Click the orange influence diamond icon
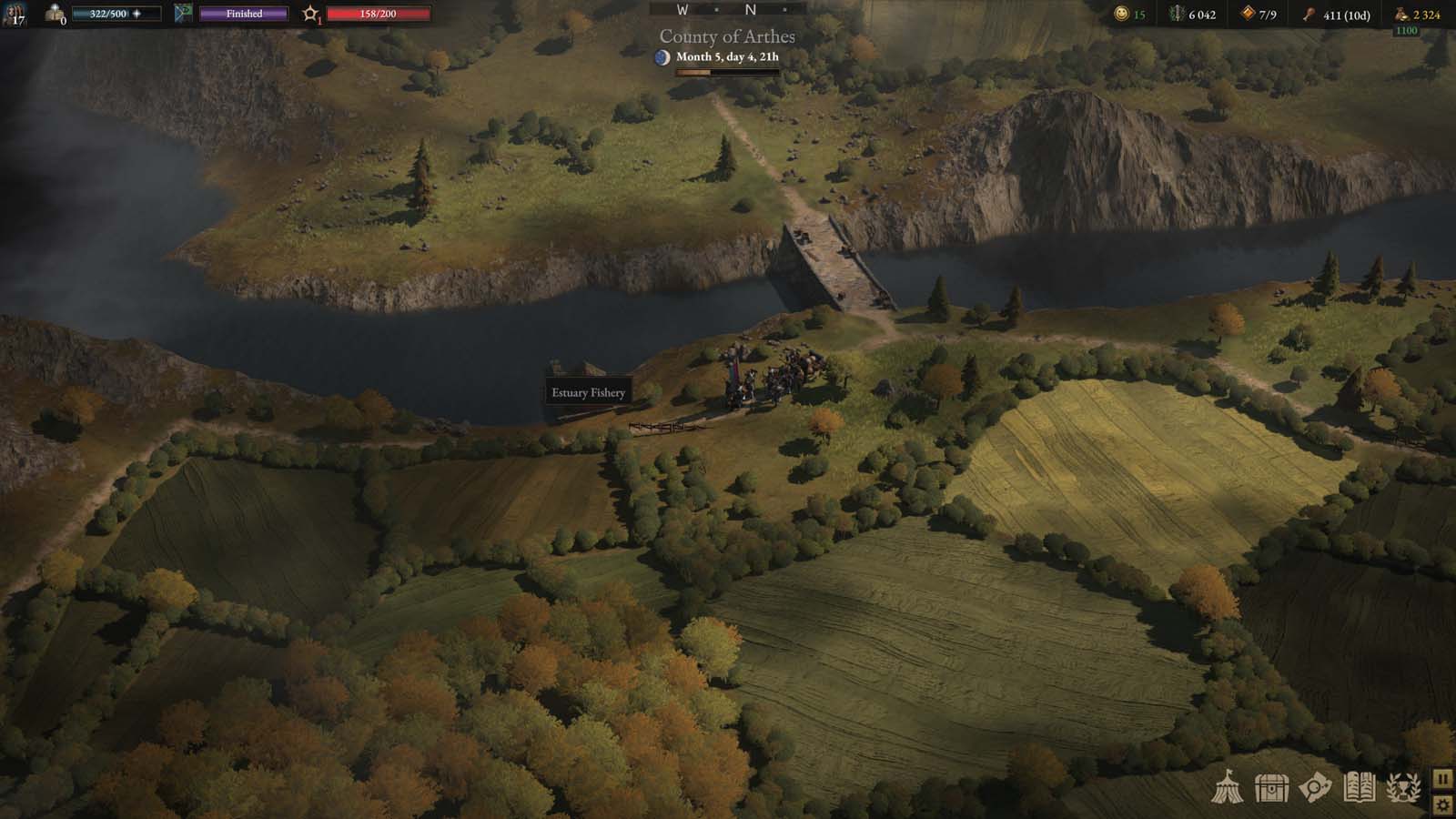This screenshot has height=819, width=1456. click(x=1248, y=14)
